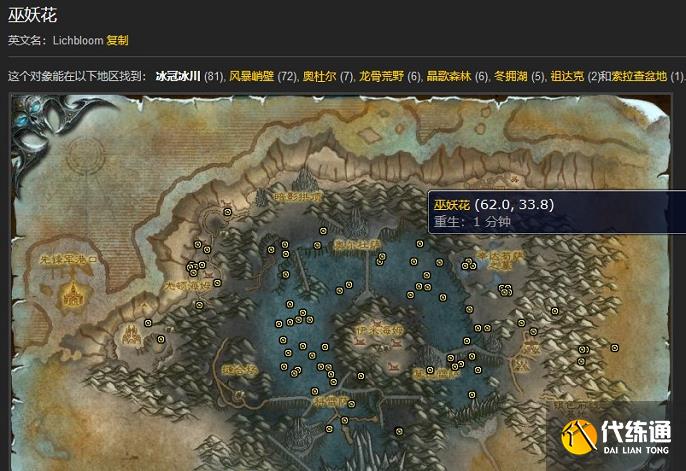Open the 祖达克 zone link

click(x=567, y=76)
